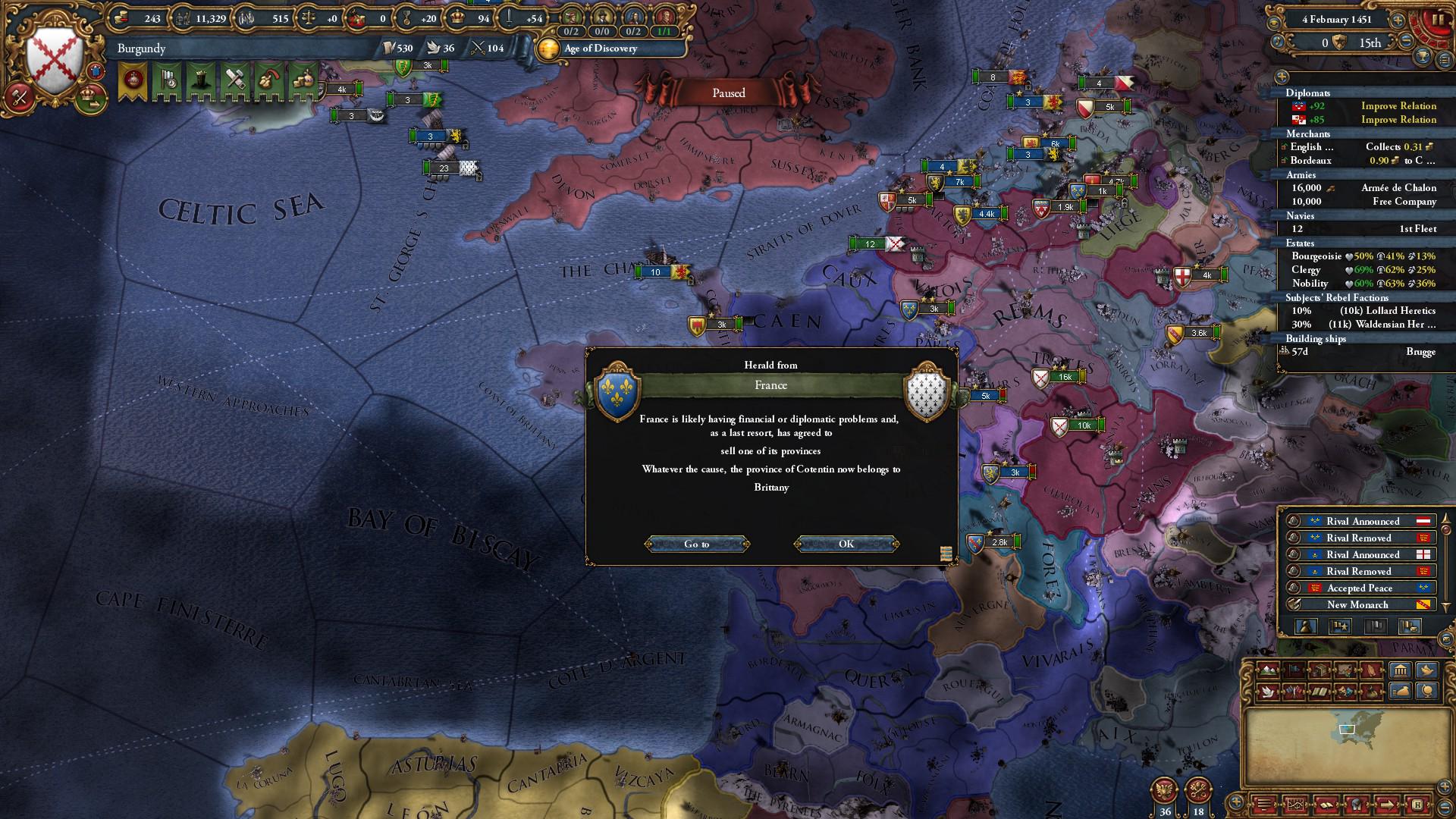Click Go to in the Herald from France event
The width and height of the screenshot is (1456, 819).
pos(697,544)
